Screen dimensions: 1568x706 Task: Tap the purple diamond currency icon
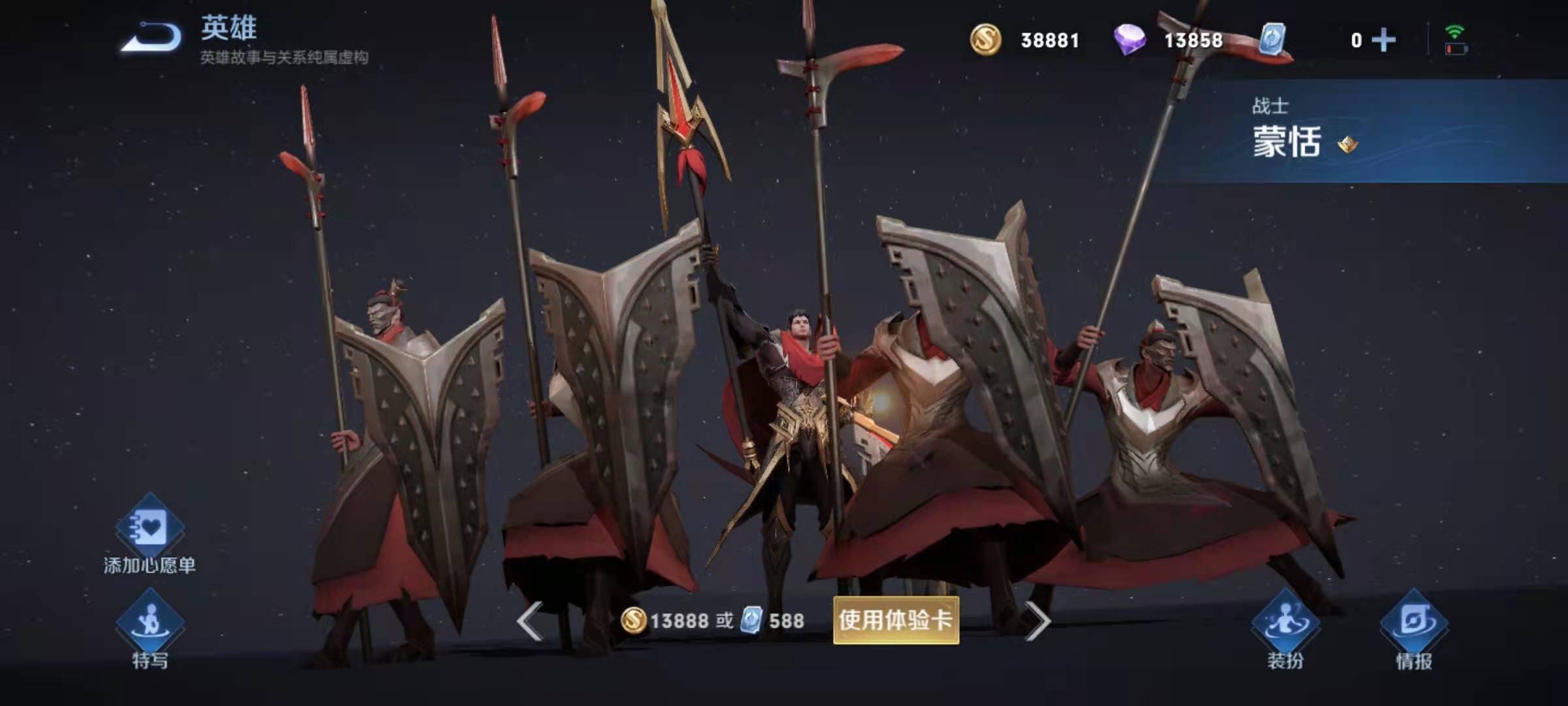coord(1129,39)
